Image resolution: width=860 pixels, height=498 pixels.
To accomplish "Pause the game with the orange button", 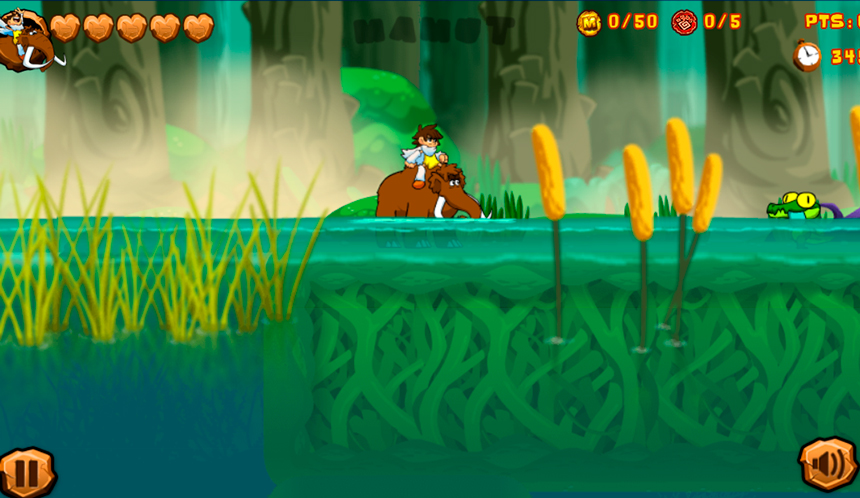I will (24, 471).
